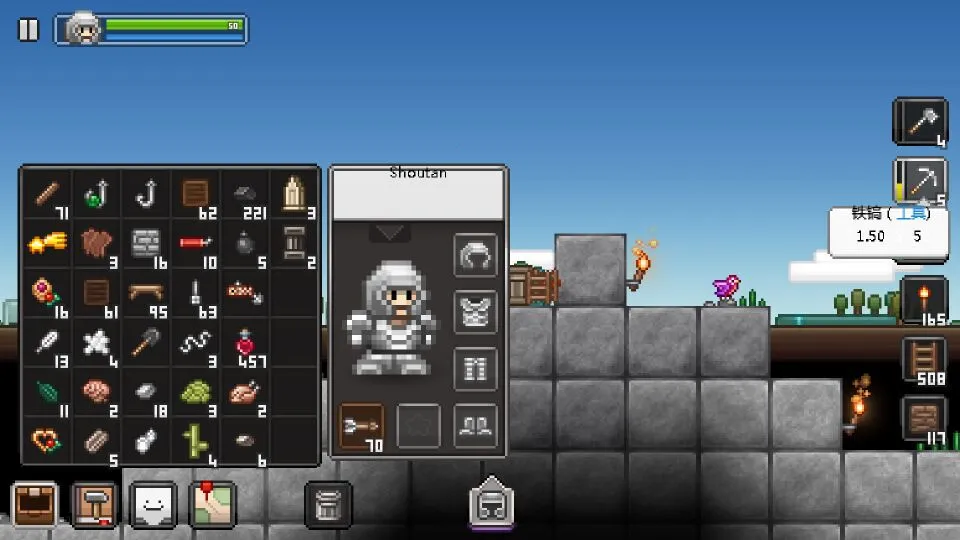This screenshot has width=960, height=540.
Task: Click the trash can button
Action: pos(328,504)
